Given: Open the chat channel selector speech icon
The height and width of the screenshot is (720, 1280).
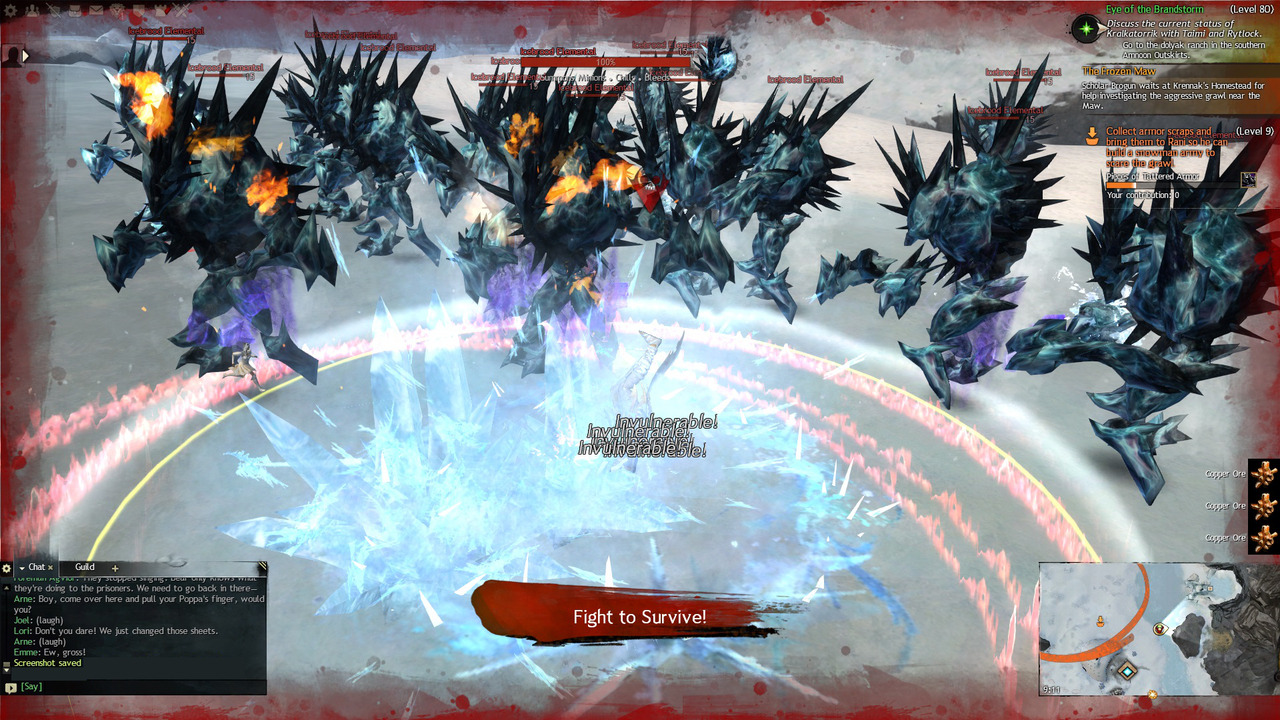Looking at the screenshot, I should pos(10,687).
